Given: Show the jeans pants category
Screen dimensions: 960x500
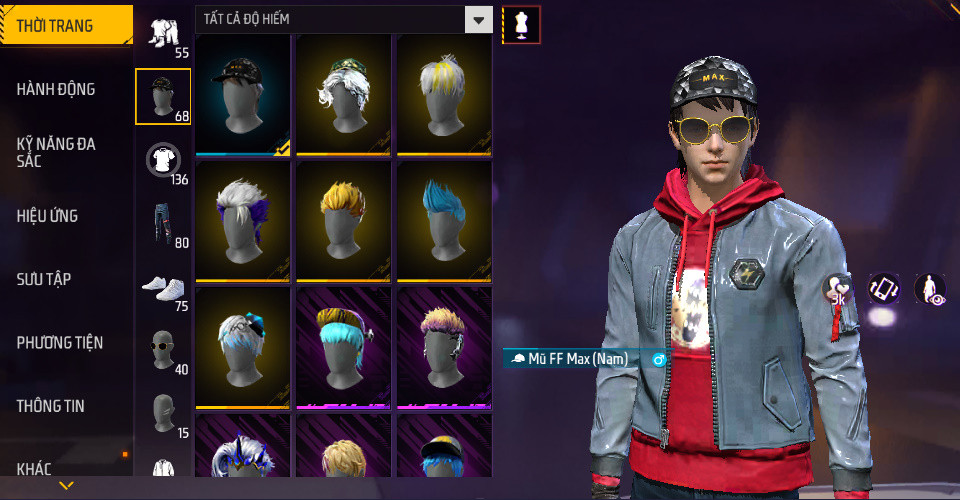Looking at the screenshot, I should click(162, 223).
